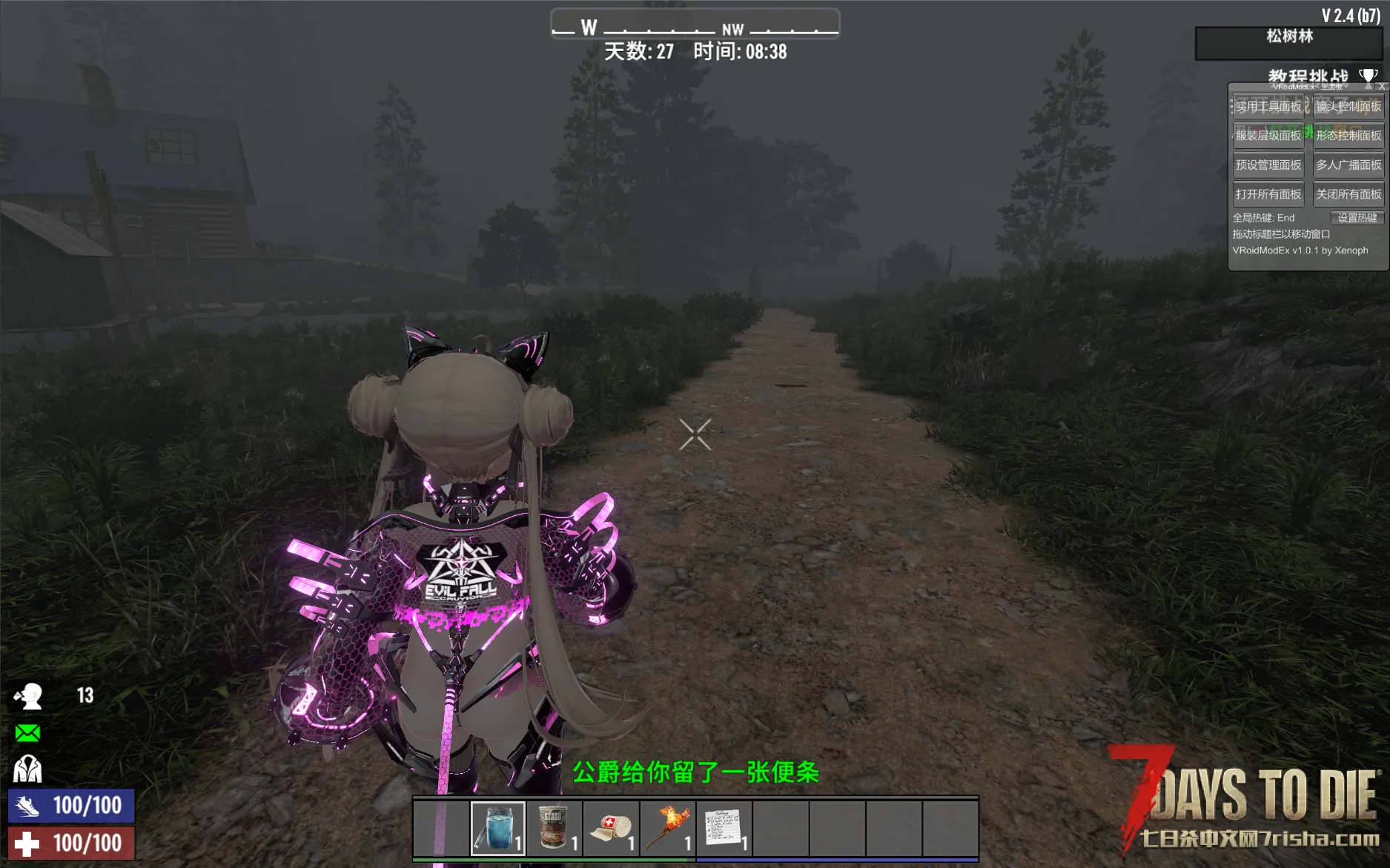Screen dimensions: 1390x868
Task: Open the 实用工具面板 utility tools panel
Action: (x=1268, y=107)
